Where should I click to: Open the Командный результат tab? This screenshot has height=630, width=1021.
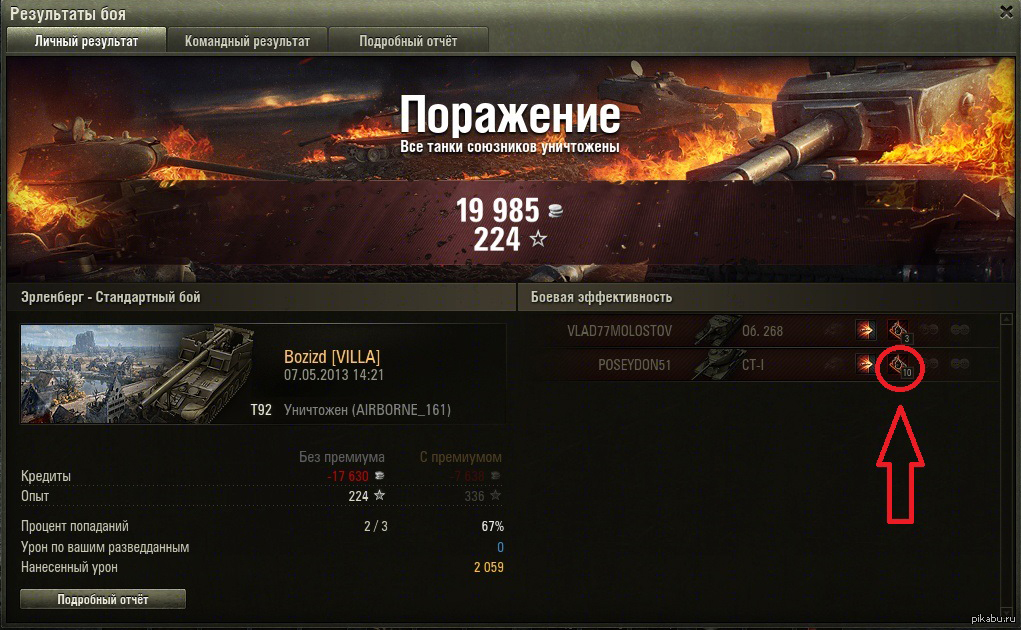click(x=247, y=41)
